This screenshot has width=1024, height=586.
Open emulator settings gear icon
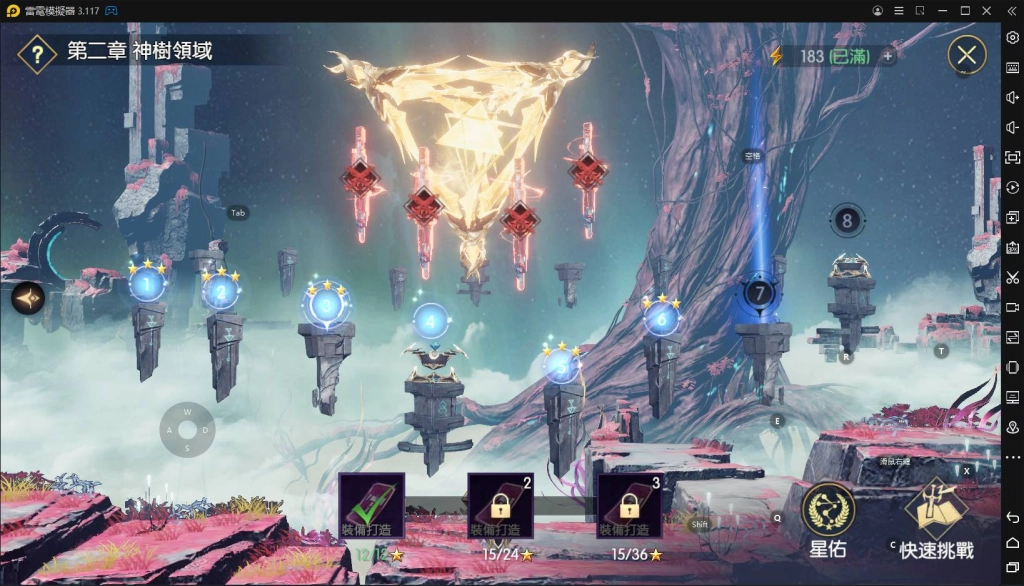(x=1012, y=37)
